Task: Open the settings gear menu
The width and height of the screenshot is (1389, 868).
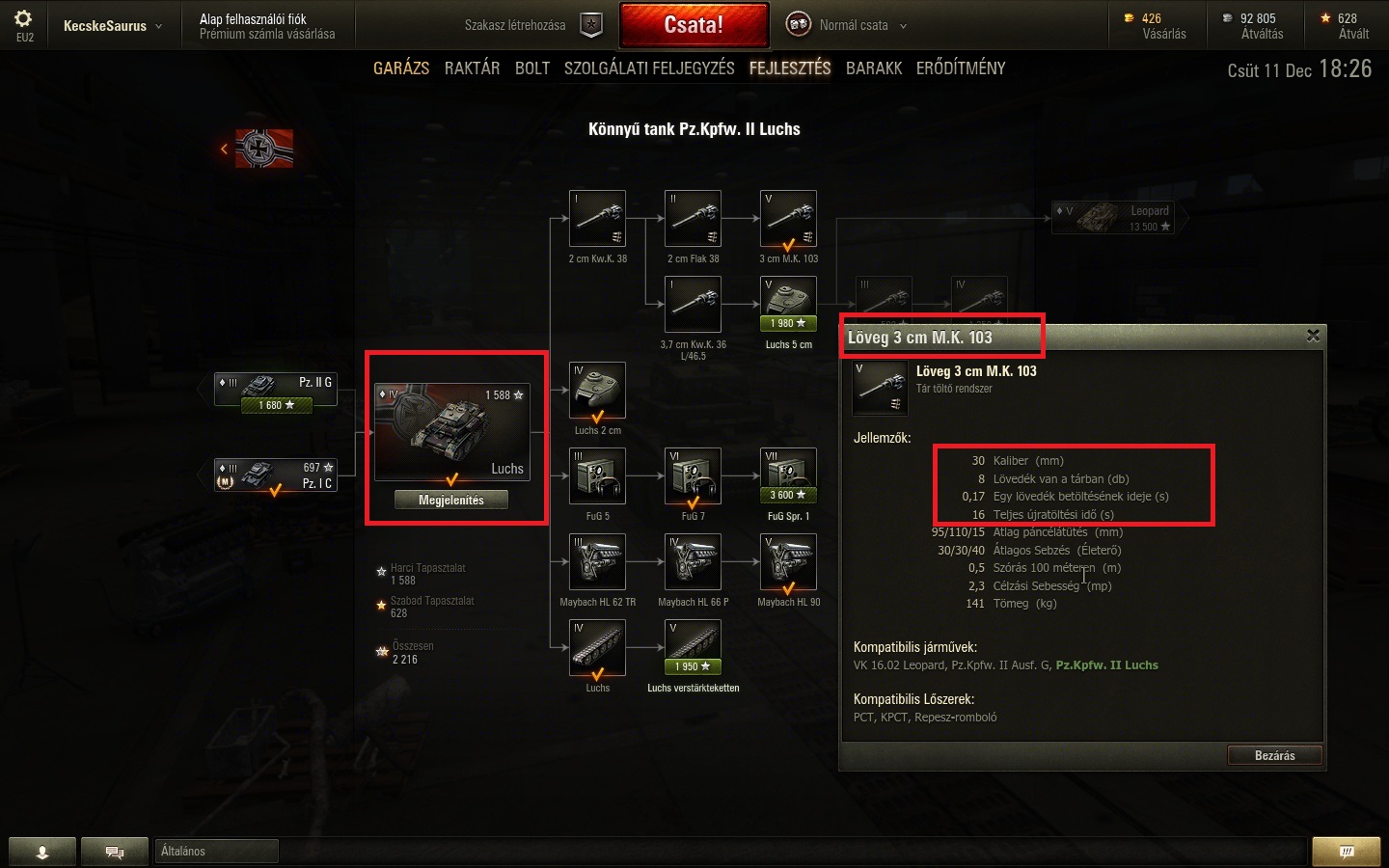Action: pos(23,19)
